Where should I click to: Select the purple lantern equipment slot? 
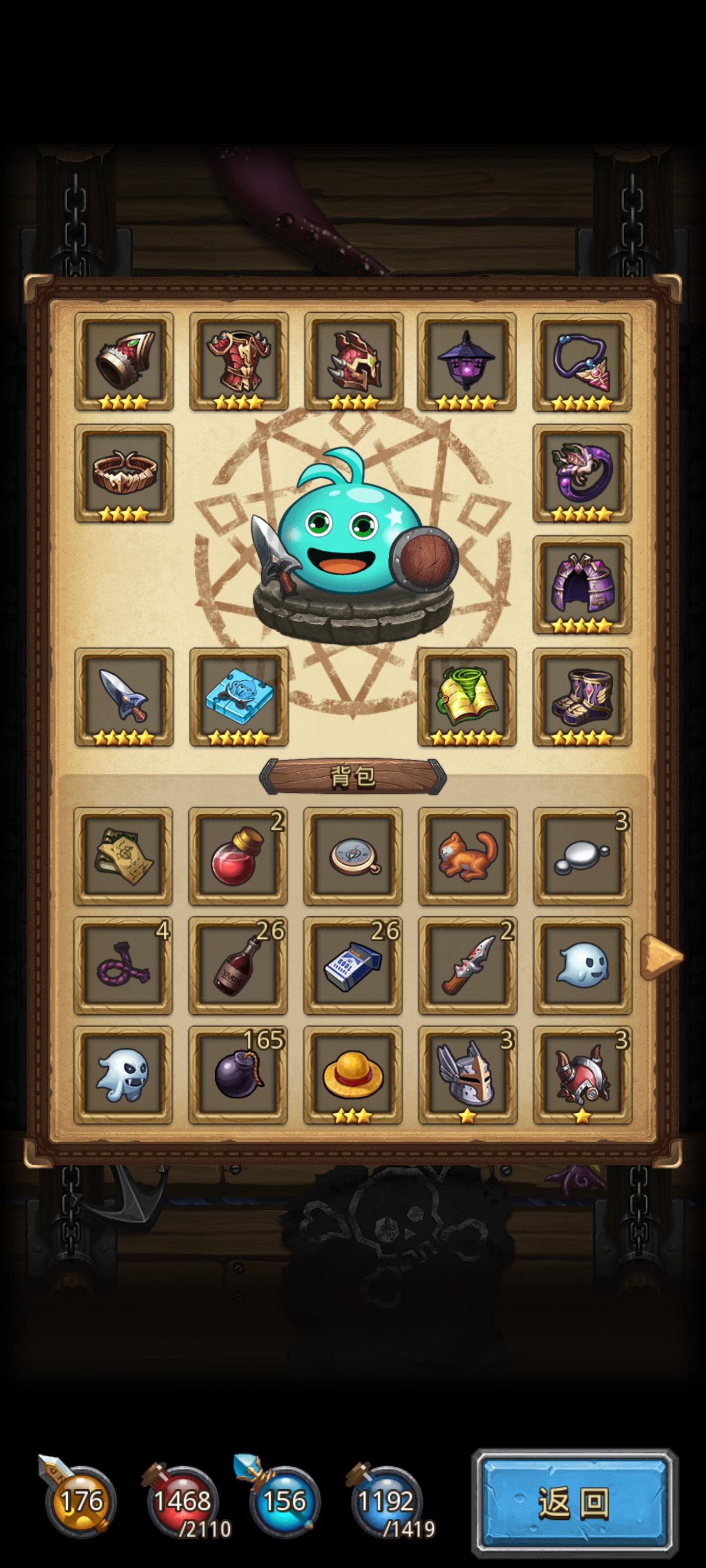(x=468, y=361)
